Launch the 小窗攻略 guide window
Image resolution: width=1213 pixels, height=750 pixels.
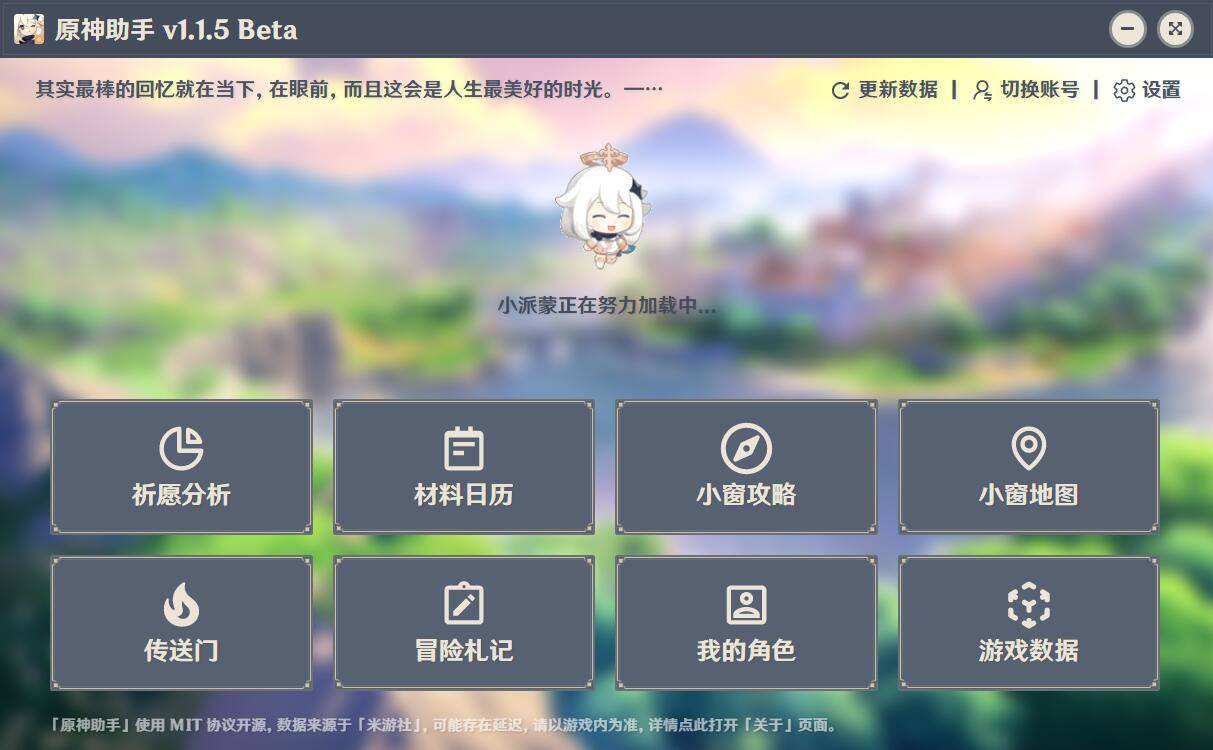746,467
